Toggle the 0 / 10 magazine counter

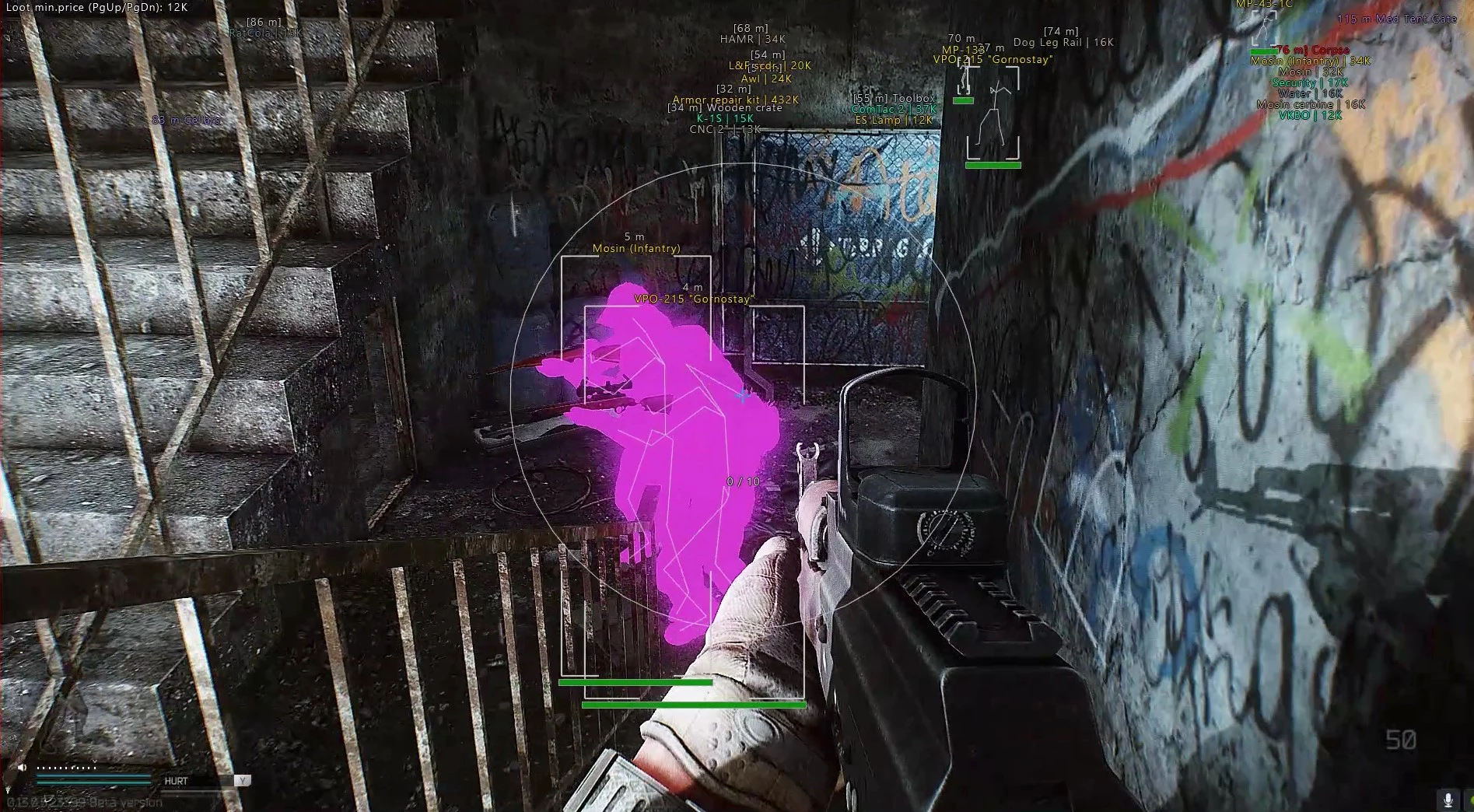[x=741, y=481]
